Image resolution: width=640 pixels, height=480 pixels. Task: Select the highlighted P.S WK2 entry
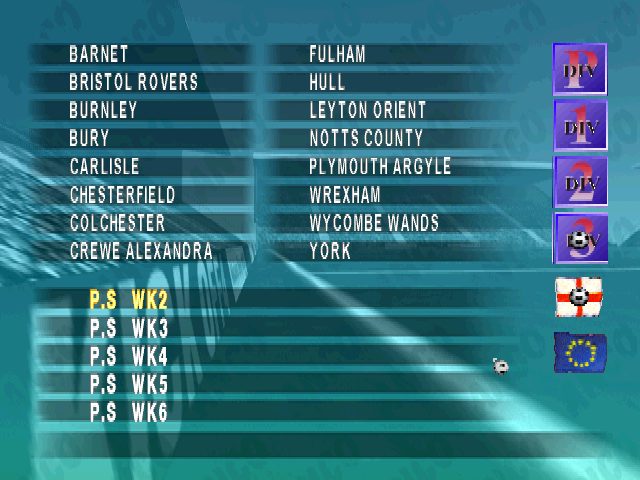[129, 299]
